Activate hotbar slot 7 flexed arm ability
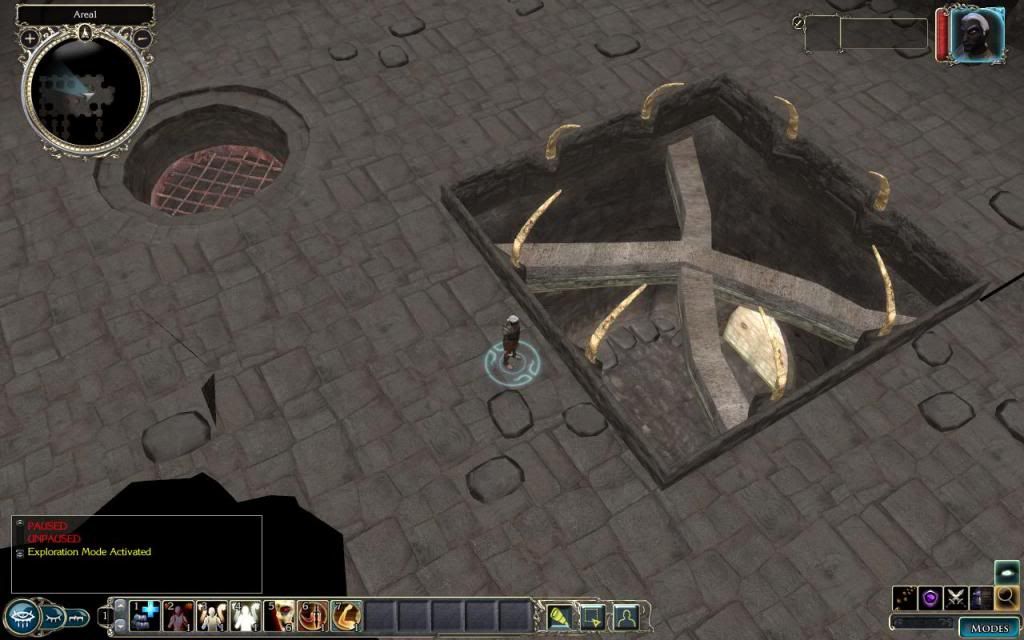 (x=347, y=615)
